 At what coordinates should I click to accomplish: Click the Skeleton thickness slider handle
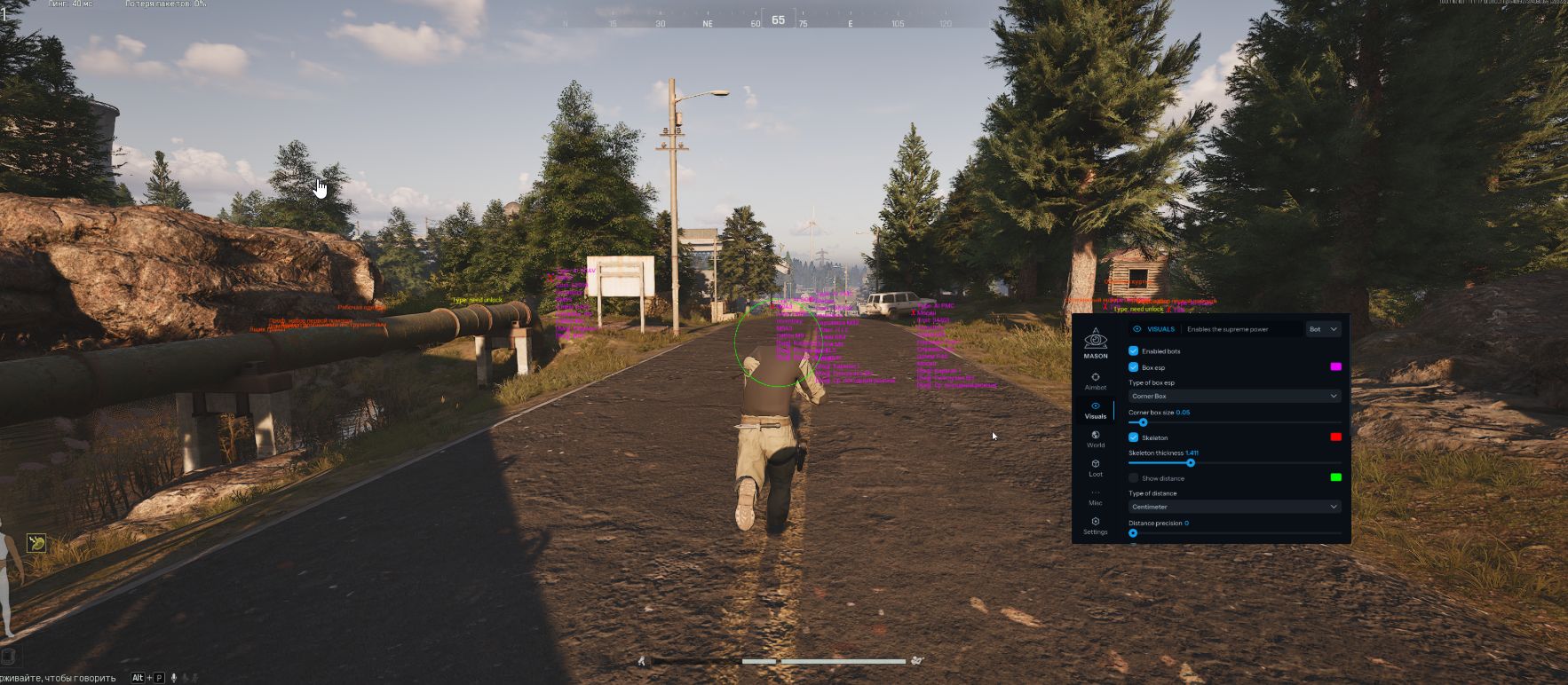coord(1191,463)
